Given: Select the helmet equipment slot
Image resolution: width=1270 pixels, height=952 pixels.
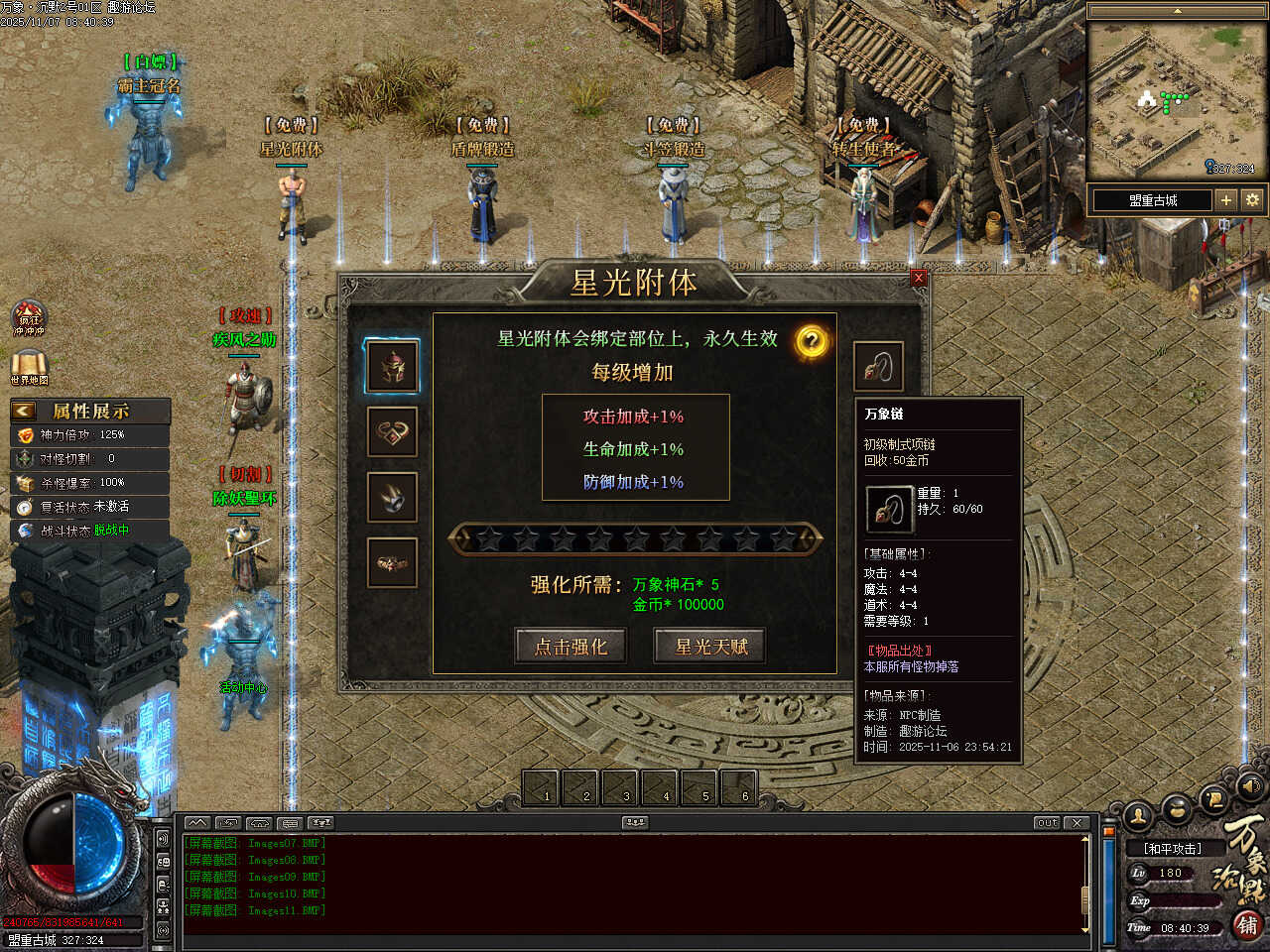Looking at the screenshot, I should tap(393, 366).
